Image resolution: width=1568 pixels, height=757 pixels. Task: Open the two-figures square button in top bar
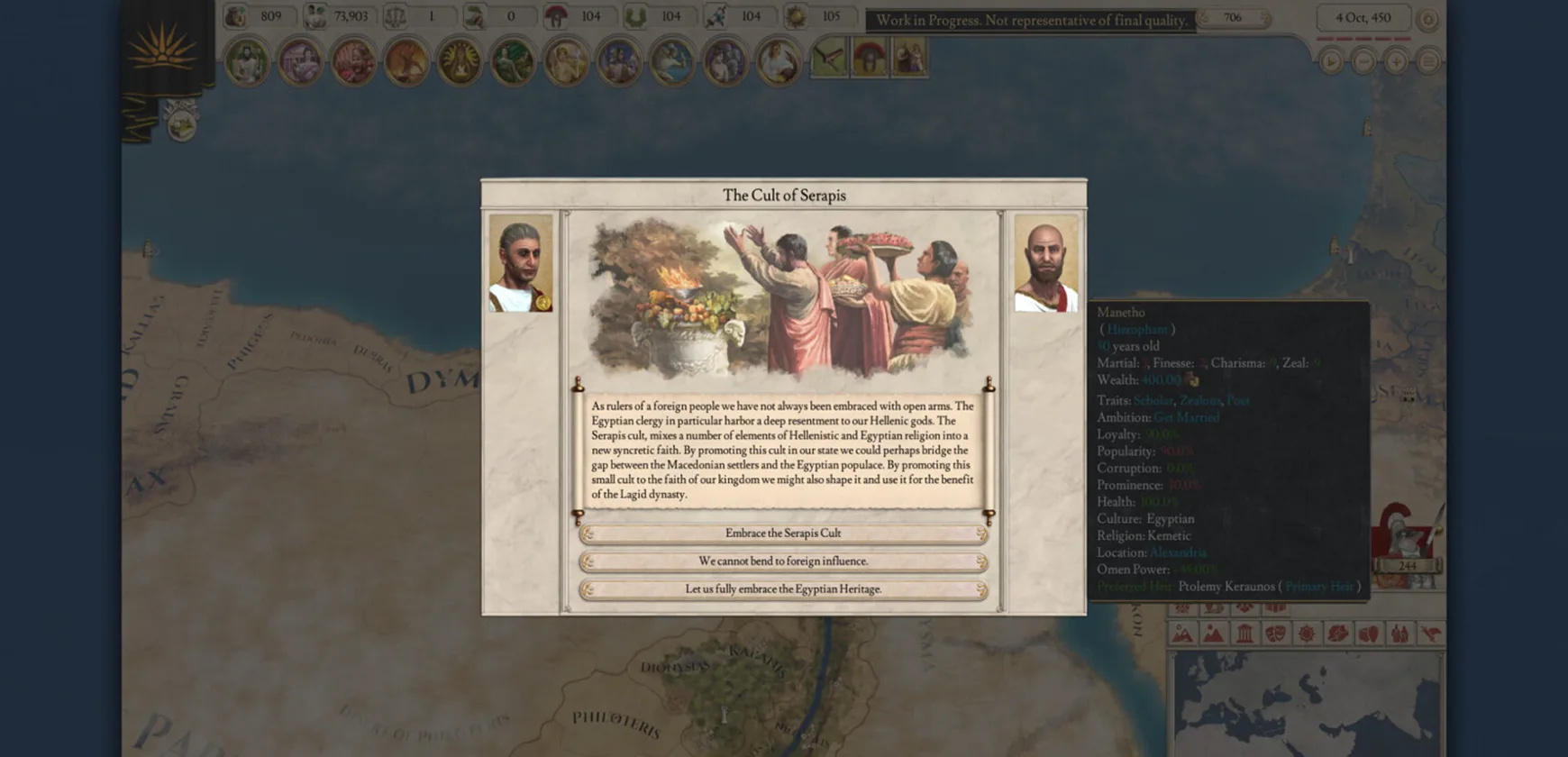[x=909, y=59]
